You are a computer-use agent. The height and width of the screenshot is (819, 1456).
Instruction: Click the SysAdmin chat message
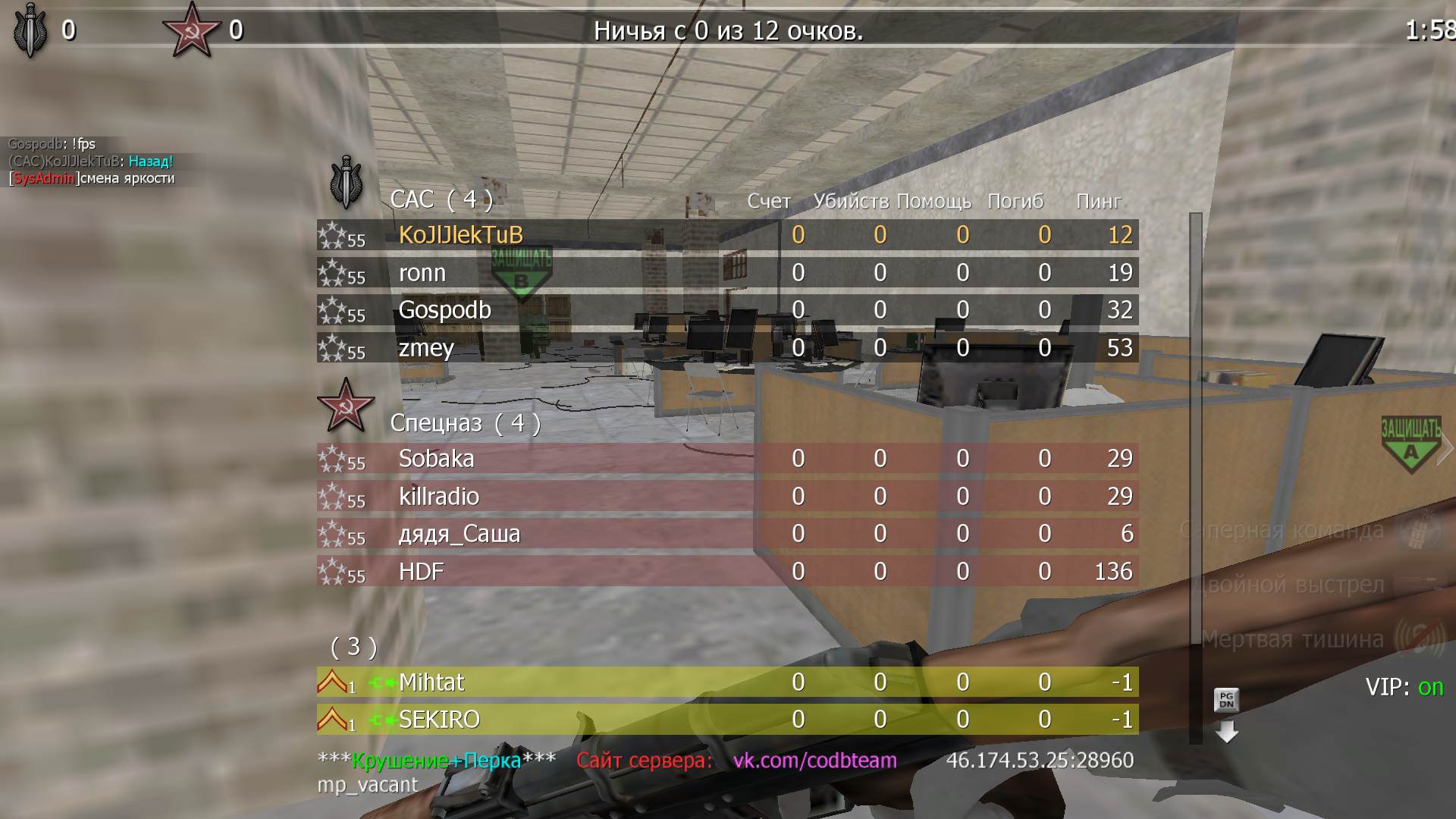click(x=92, y=179)
